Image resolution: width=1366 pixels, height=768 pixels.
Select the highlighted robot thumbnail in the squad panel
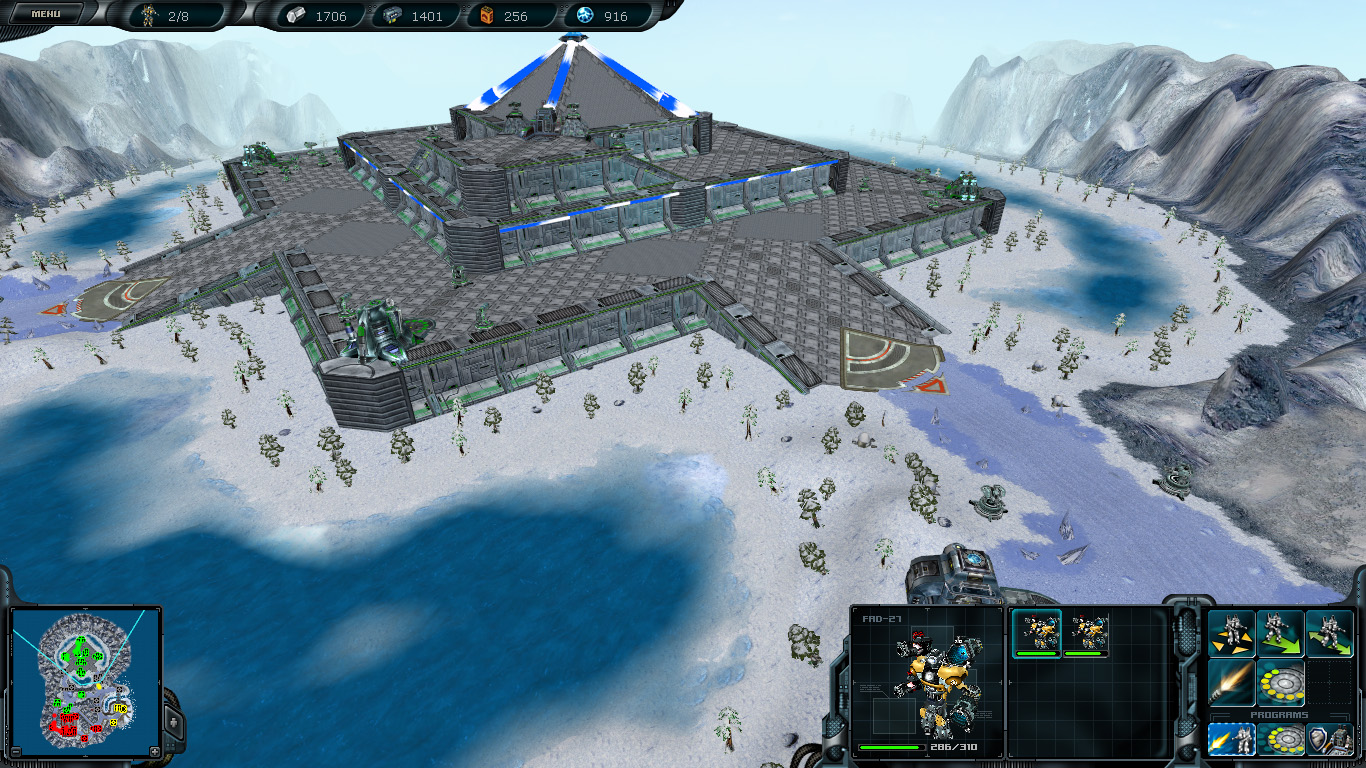[1037, 632]
